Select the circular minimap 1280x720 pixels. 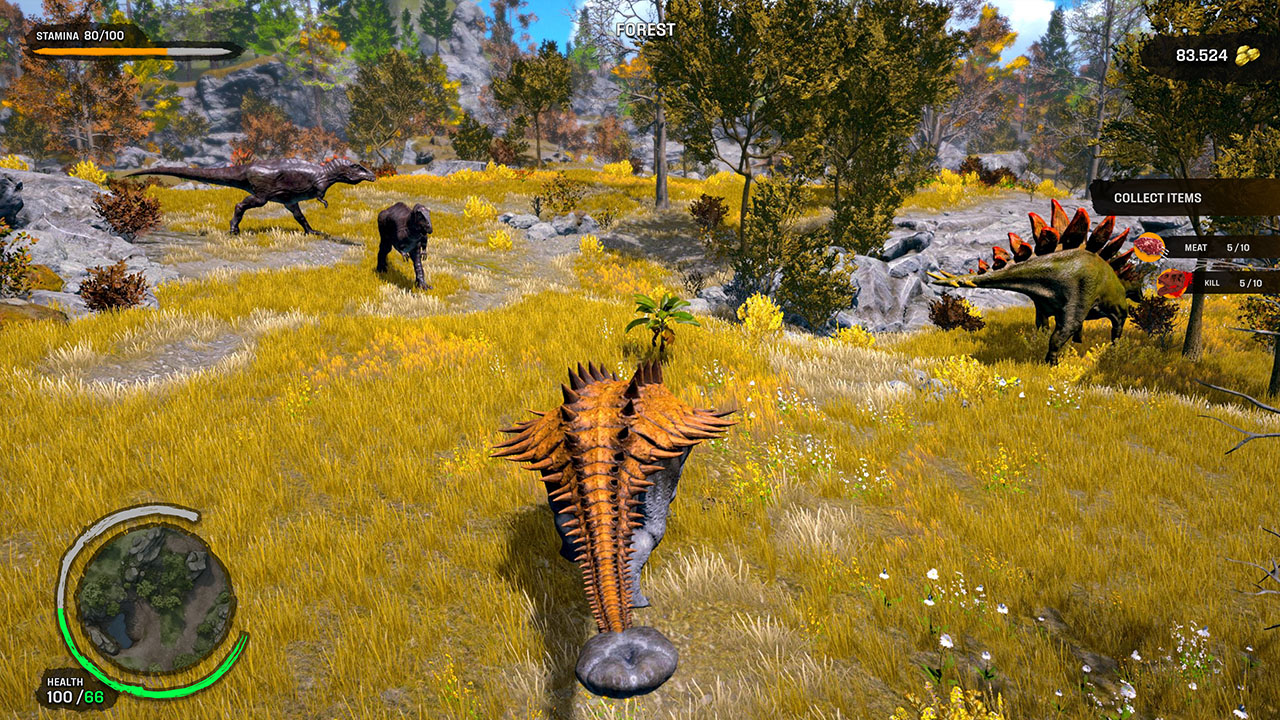(x=152, y=592)
